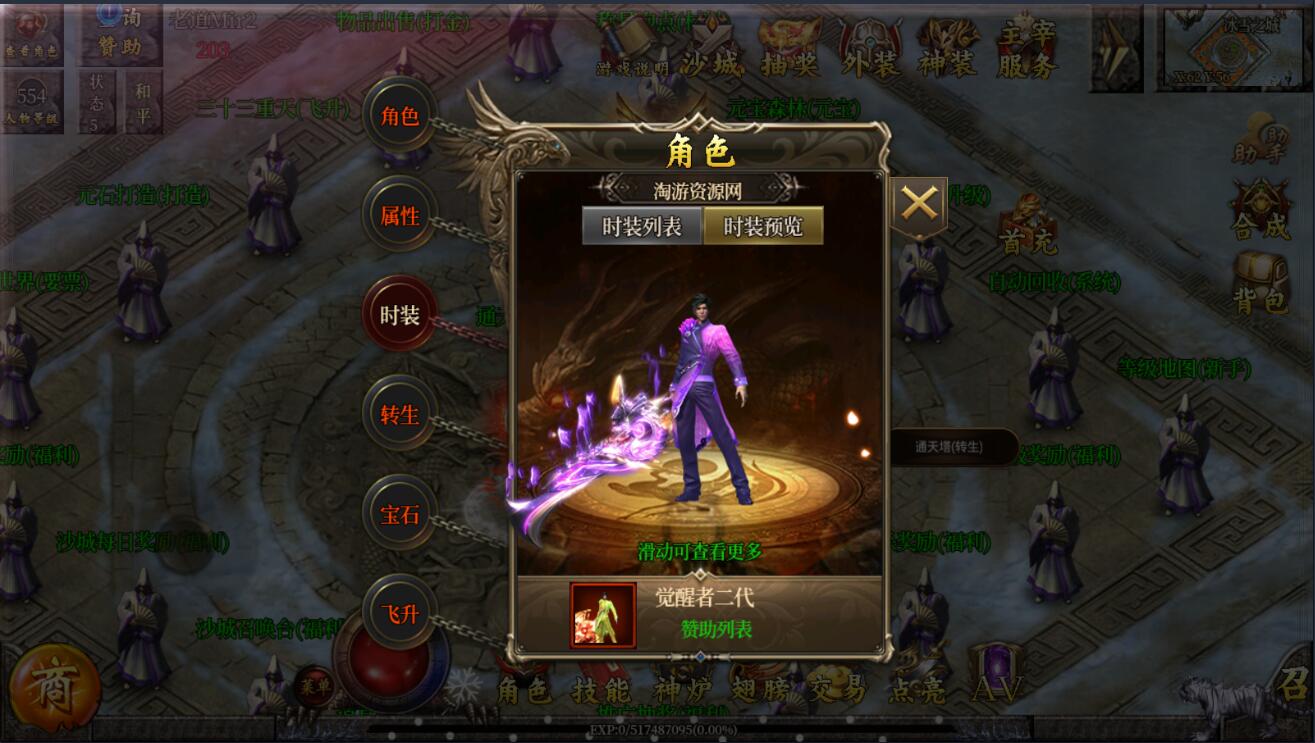1315x743 pixels.
Task: Open the 赞助列表 link
Action: [716, 629]
